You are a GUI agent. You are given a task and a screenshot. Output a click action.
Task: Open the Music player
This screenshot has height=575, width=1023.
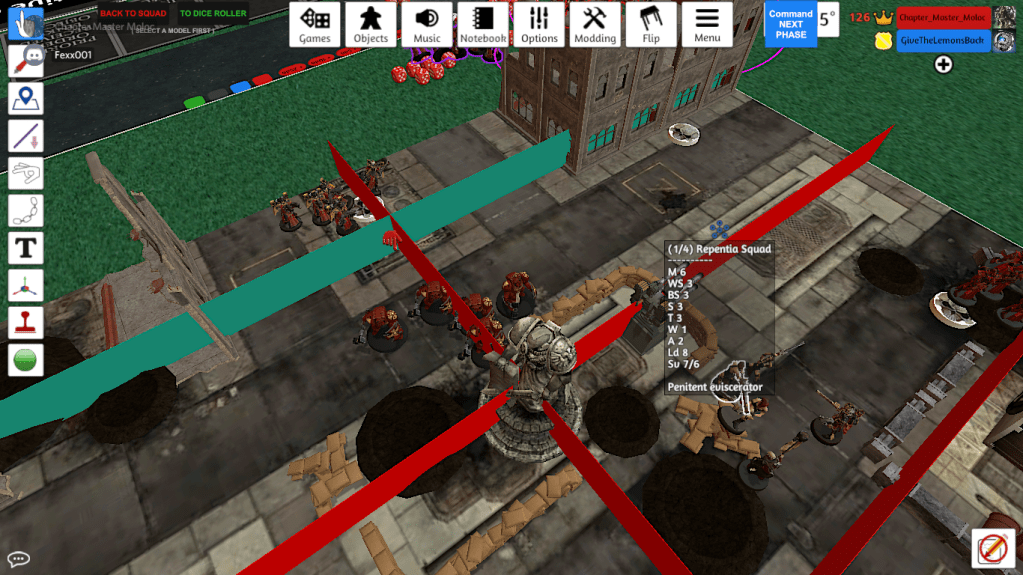[x=427, y=25]
